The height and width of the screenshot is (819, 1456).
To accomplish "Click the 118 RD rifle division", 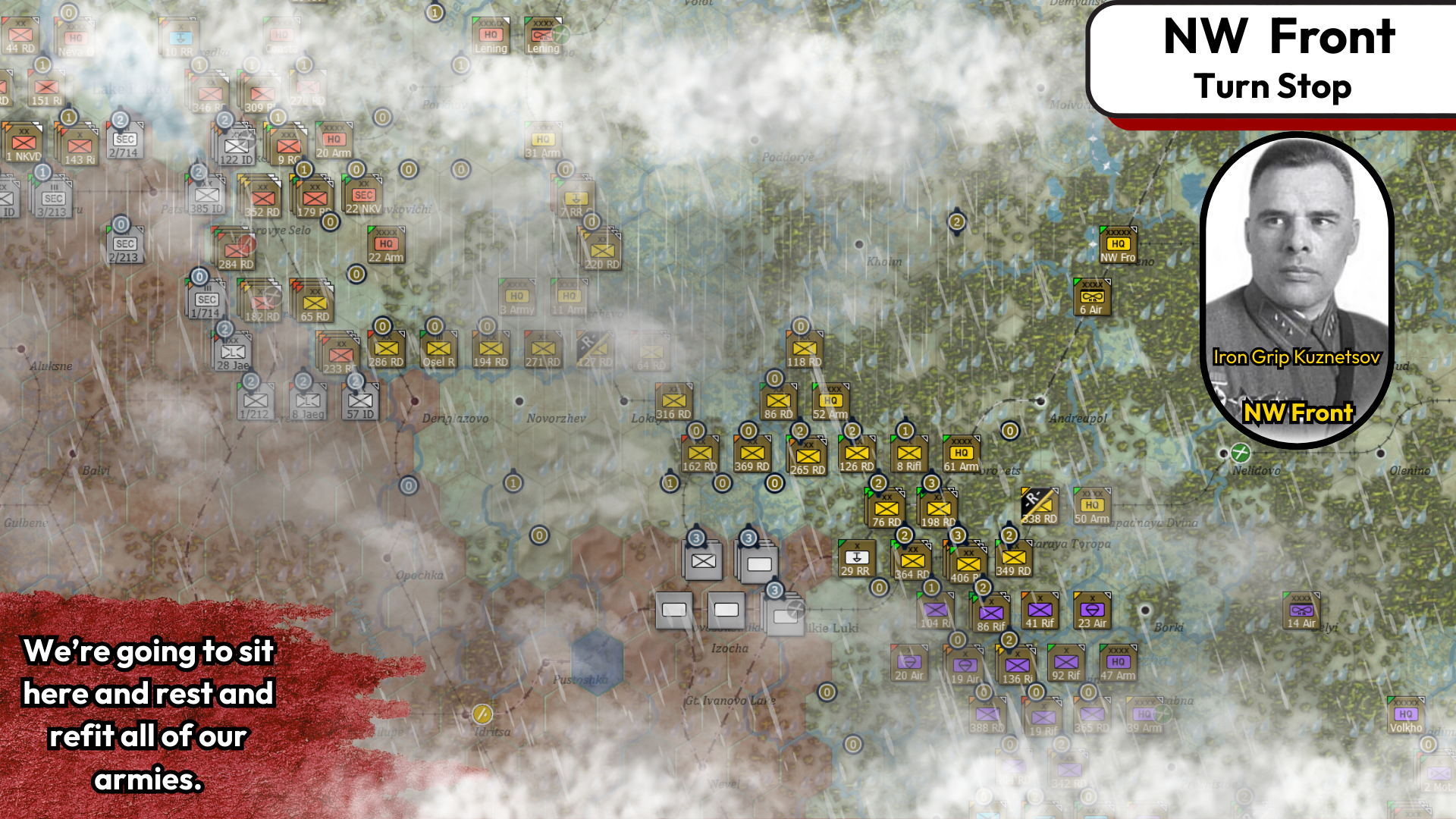I will pos(804,349).
